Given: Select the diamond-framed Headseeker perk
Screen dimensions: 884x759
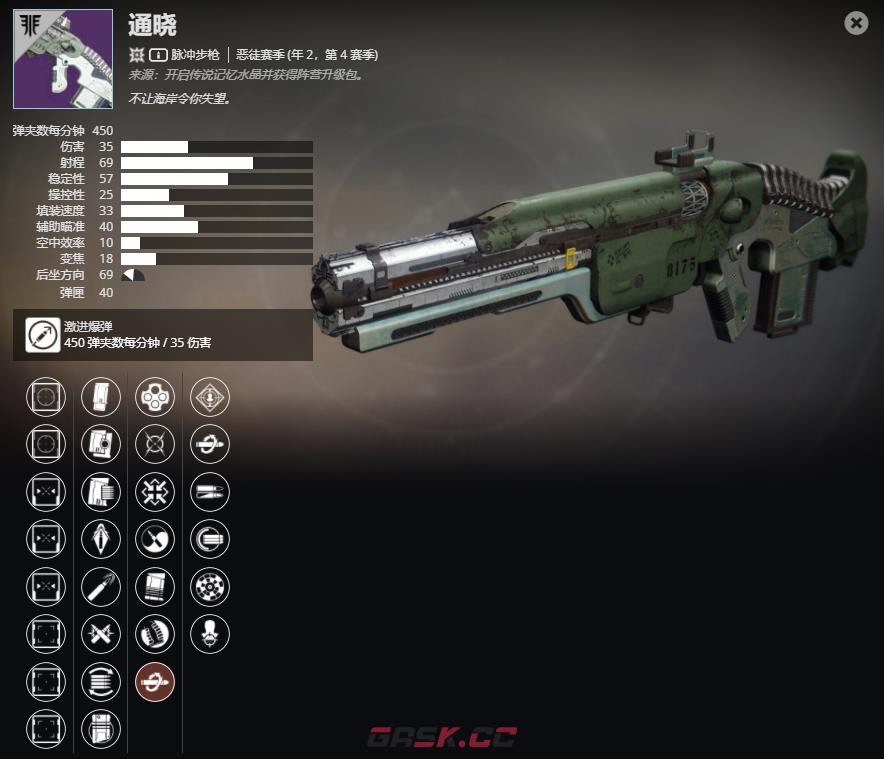Looking at the screenshot, I should pos(209,397).
